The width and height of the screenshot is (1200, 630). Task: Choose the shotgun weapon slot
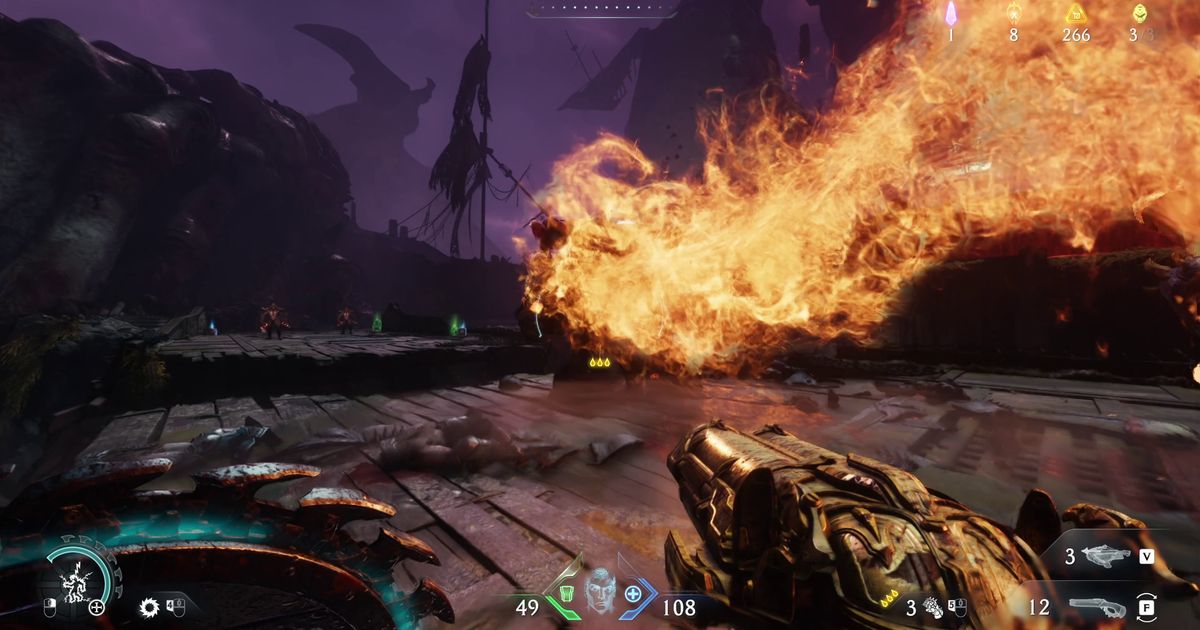point(1095,605)
